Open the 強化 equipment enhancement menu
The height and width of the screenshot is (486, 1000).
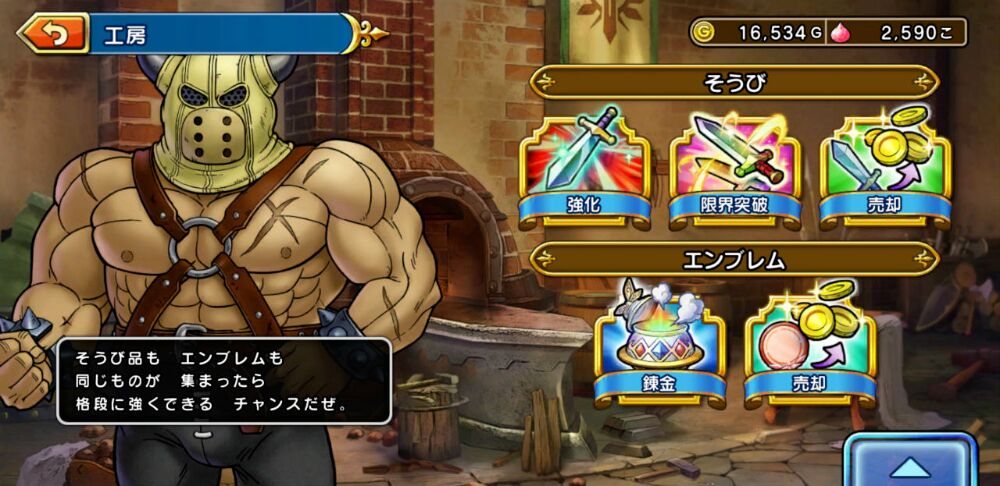[x=584, y=168]
